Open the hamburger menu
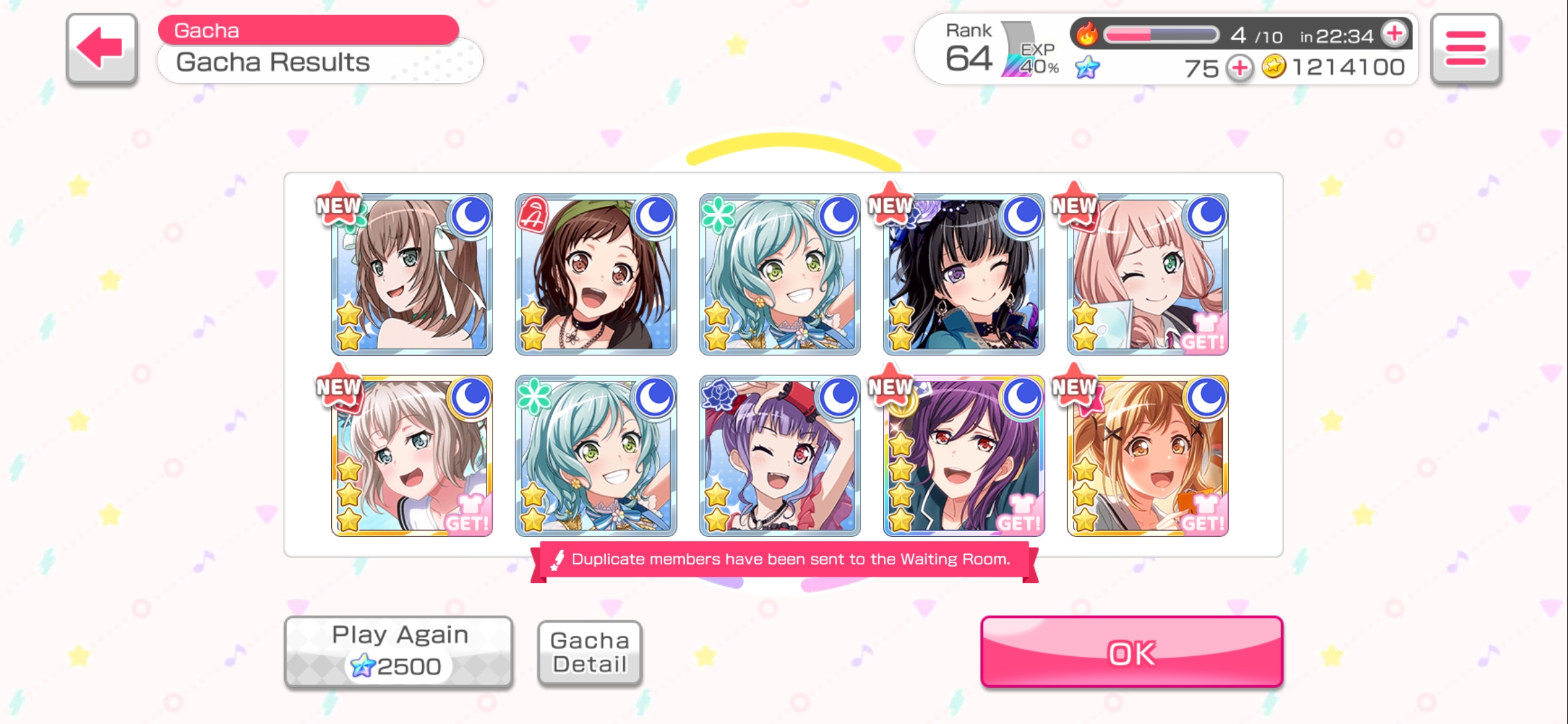1568x724 pixels. (1465, 49)
